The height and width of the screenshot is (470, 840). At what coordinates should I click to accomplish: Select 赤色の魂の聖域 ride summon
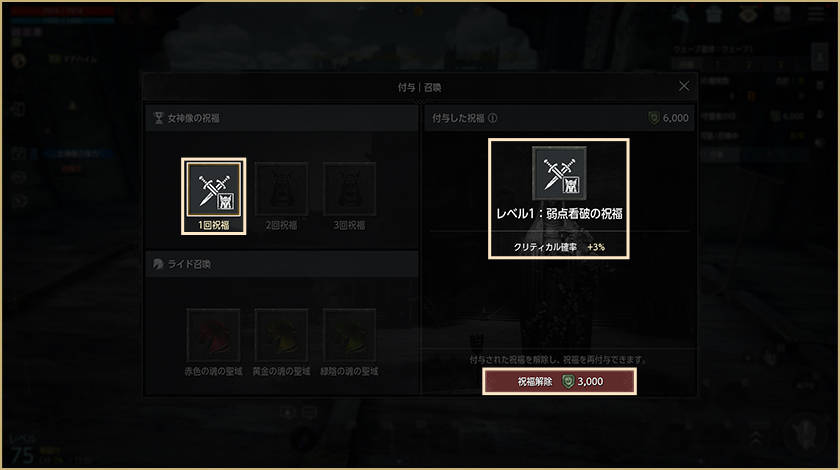tap(213, 335)
